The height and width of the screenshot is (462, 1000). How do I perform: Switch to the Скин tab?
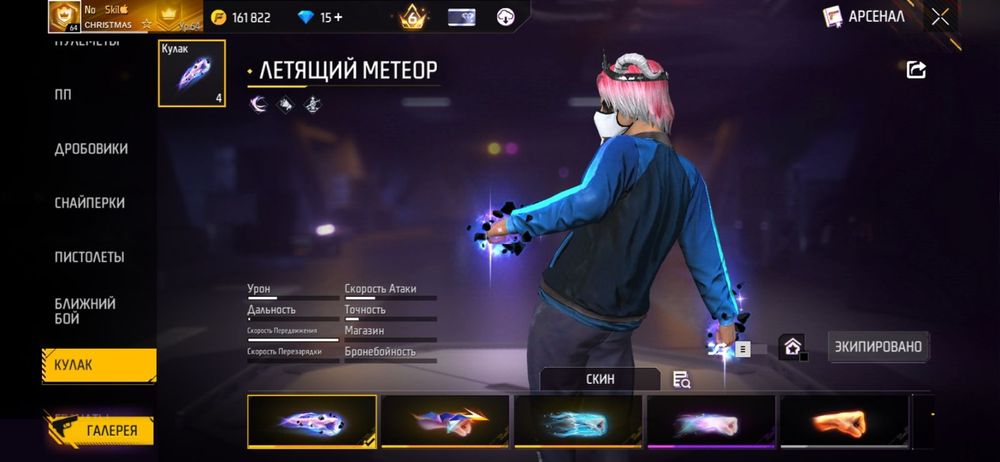click(600, 380)
